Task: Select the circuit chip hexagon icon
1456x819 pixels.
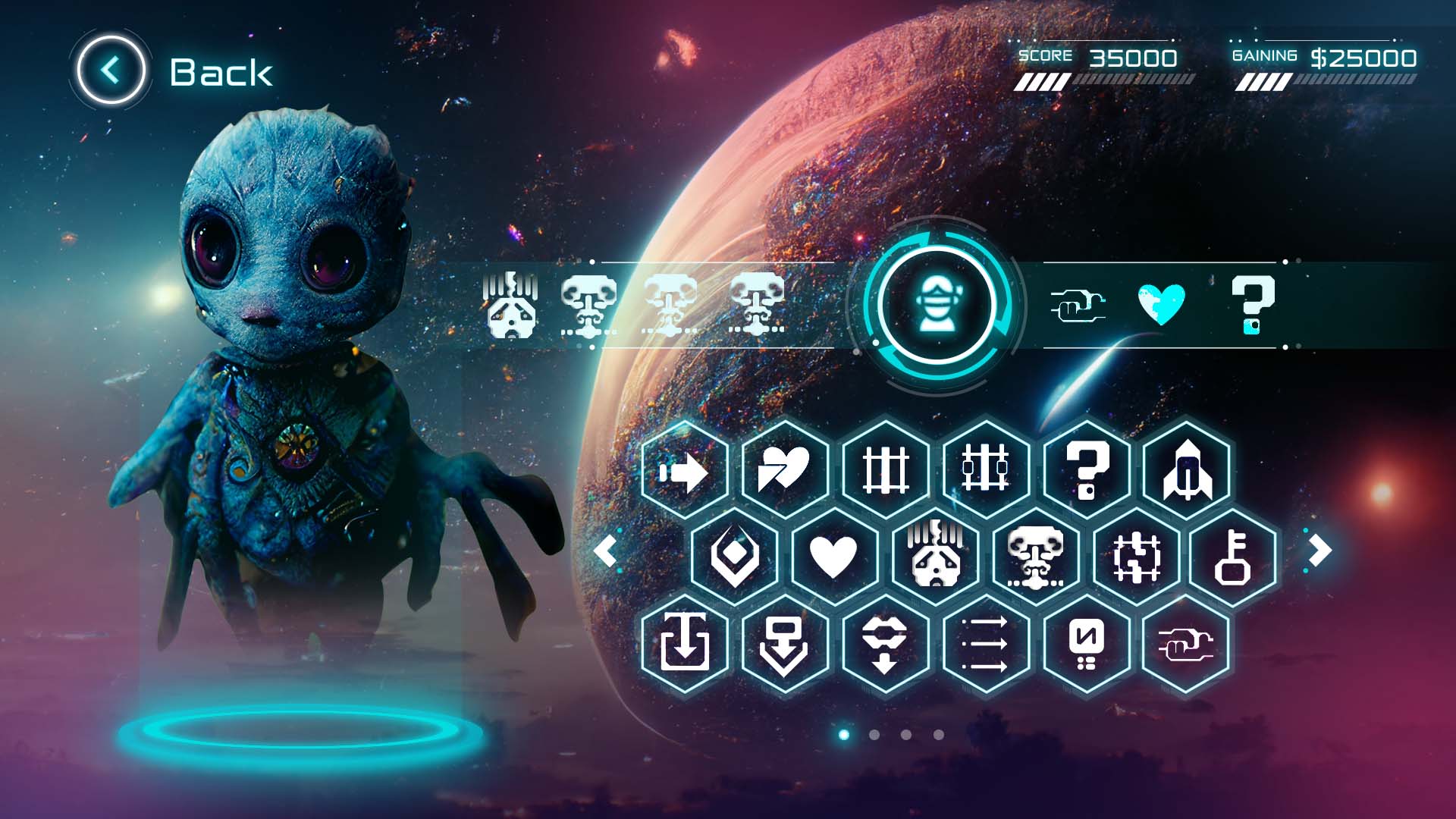Action: [1137, 557]
